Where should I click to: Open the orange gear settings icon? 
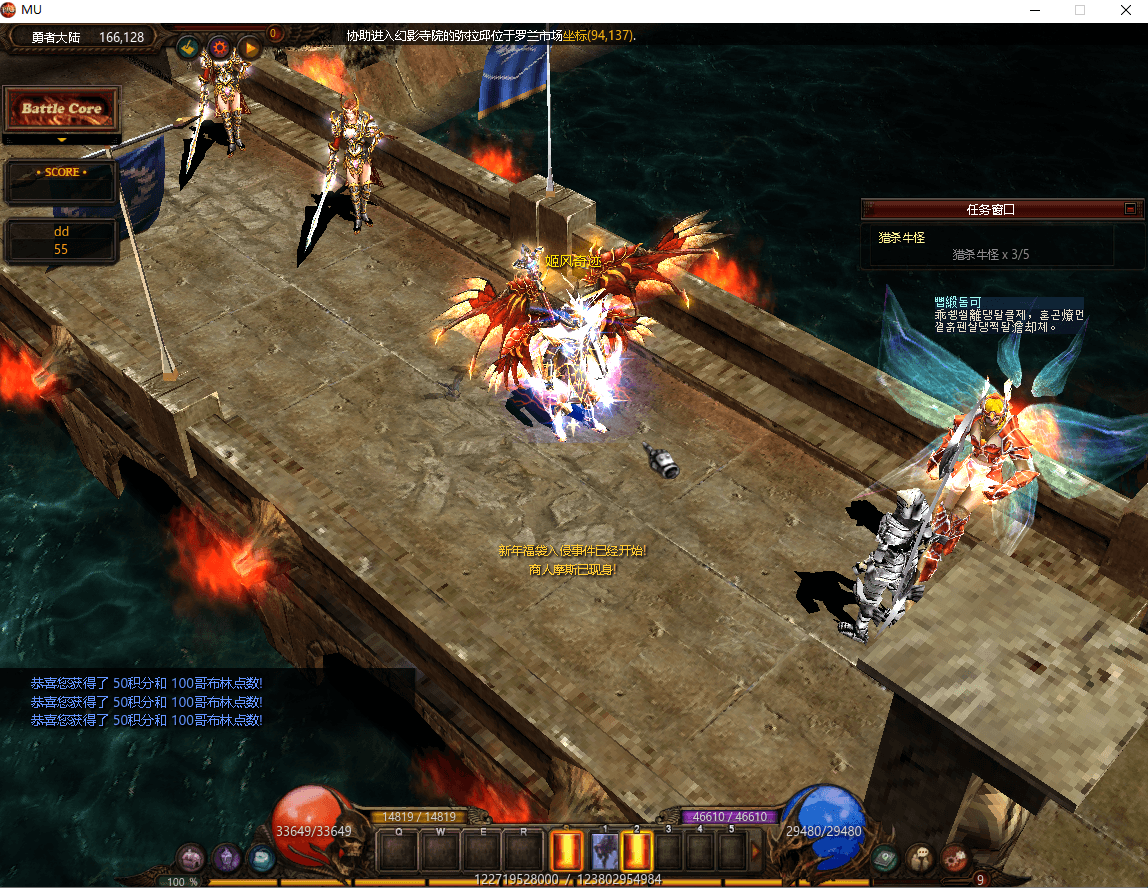[x=219, y=46]
